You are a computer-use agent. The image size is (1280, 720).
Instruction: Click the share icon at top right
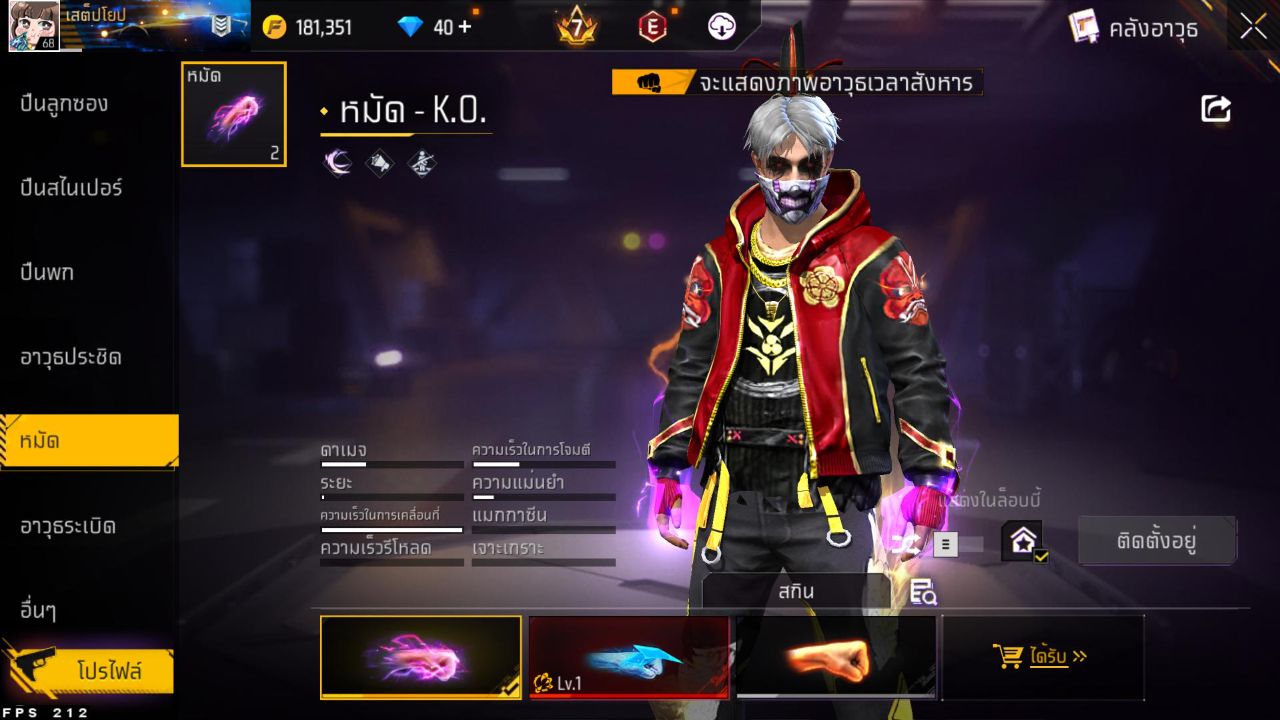point(1215,109)
